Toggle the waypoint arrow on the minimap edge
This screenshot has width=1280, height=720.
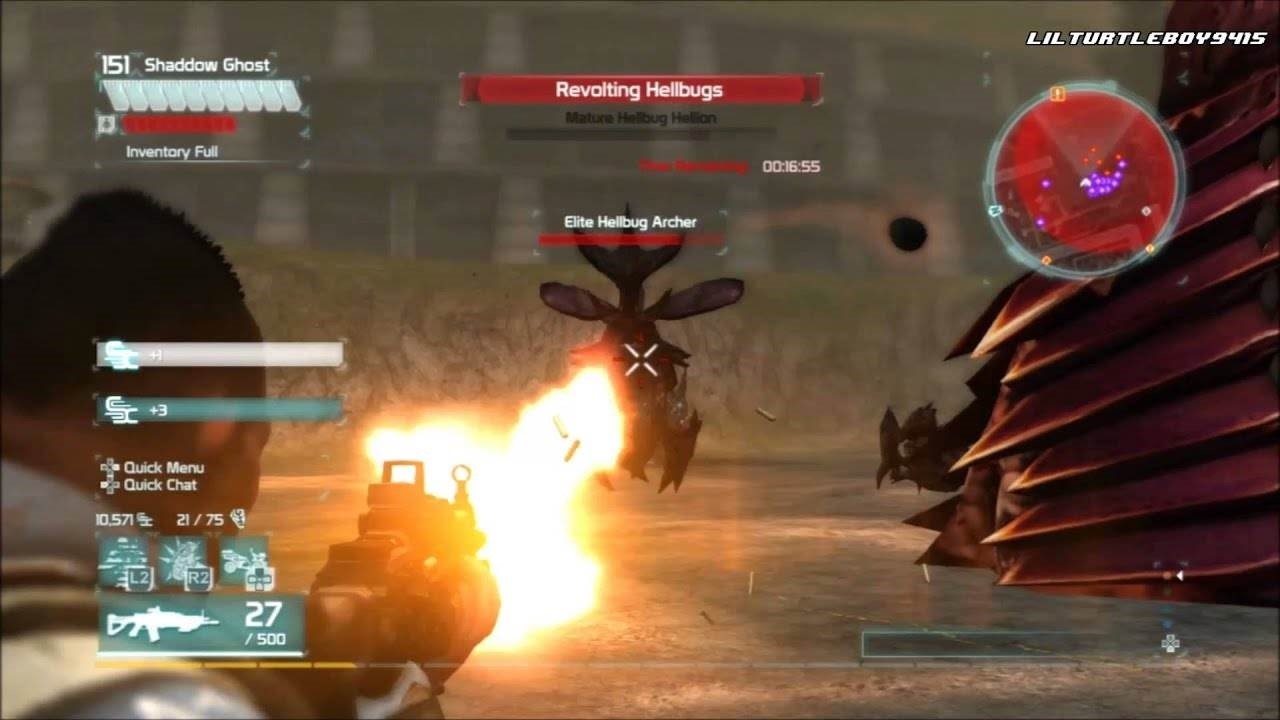pos(996,210)
